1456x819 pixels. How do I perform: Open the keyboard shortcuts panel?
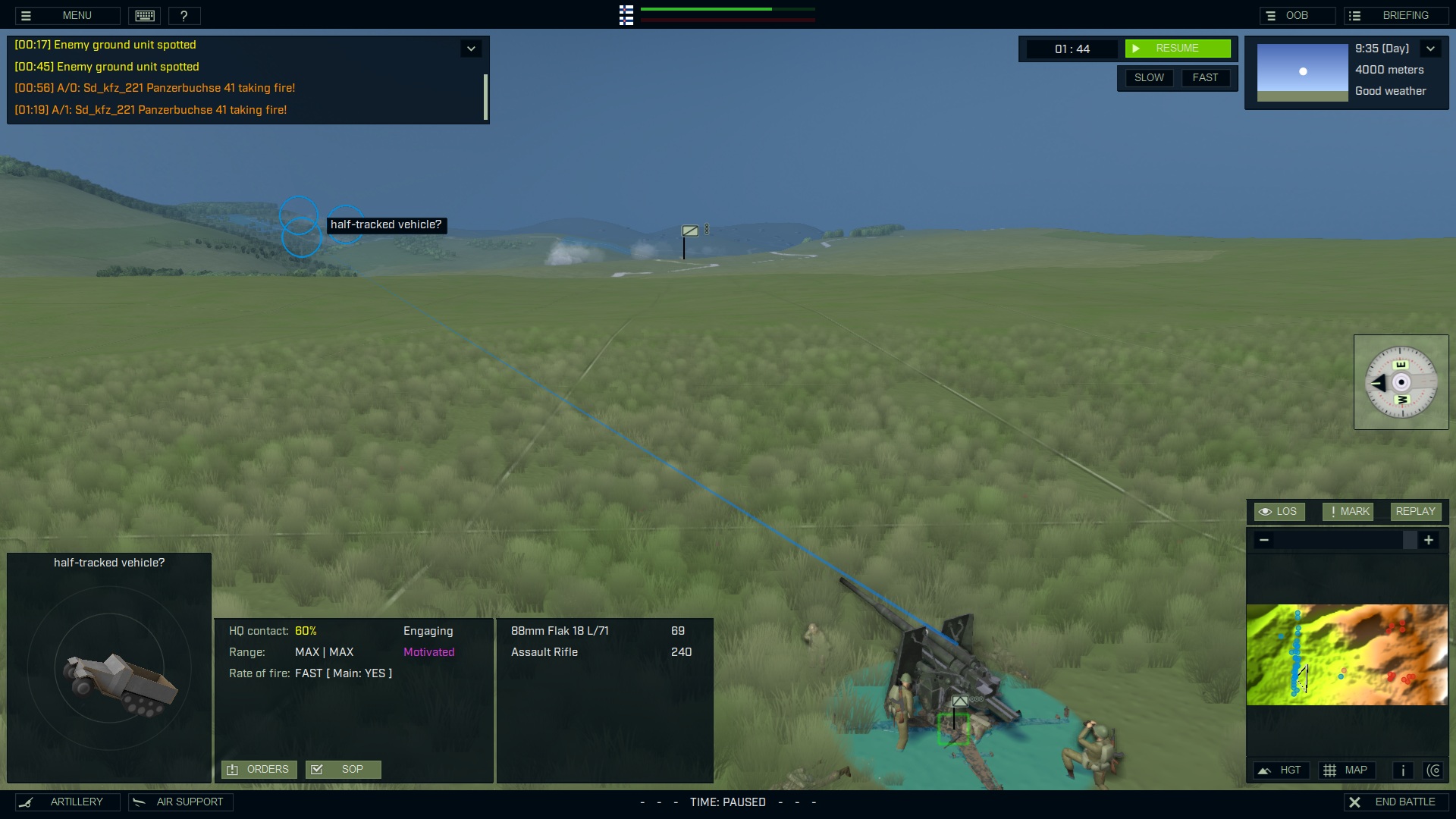point(144,15)
